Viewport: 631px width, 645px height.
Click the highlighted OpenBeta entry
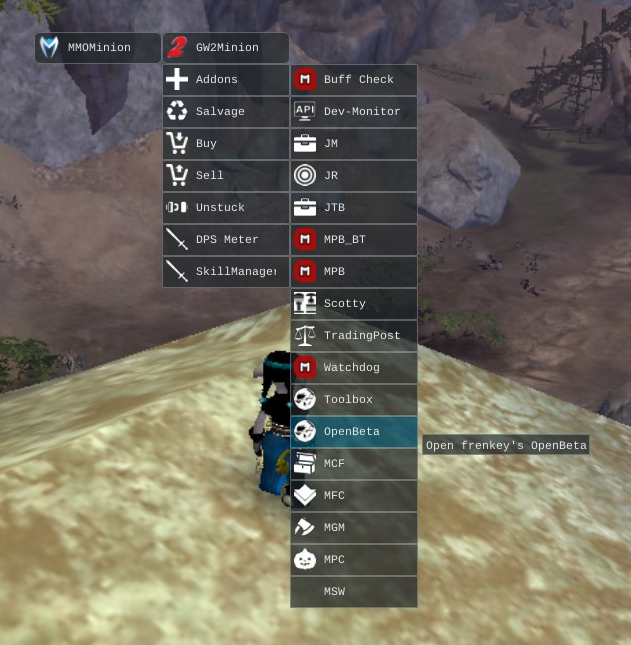coord(354,432)
